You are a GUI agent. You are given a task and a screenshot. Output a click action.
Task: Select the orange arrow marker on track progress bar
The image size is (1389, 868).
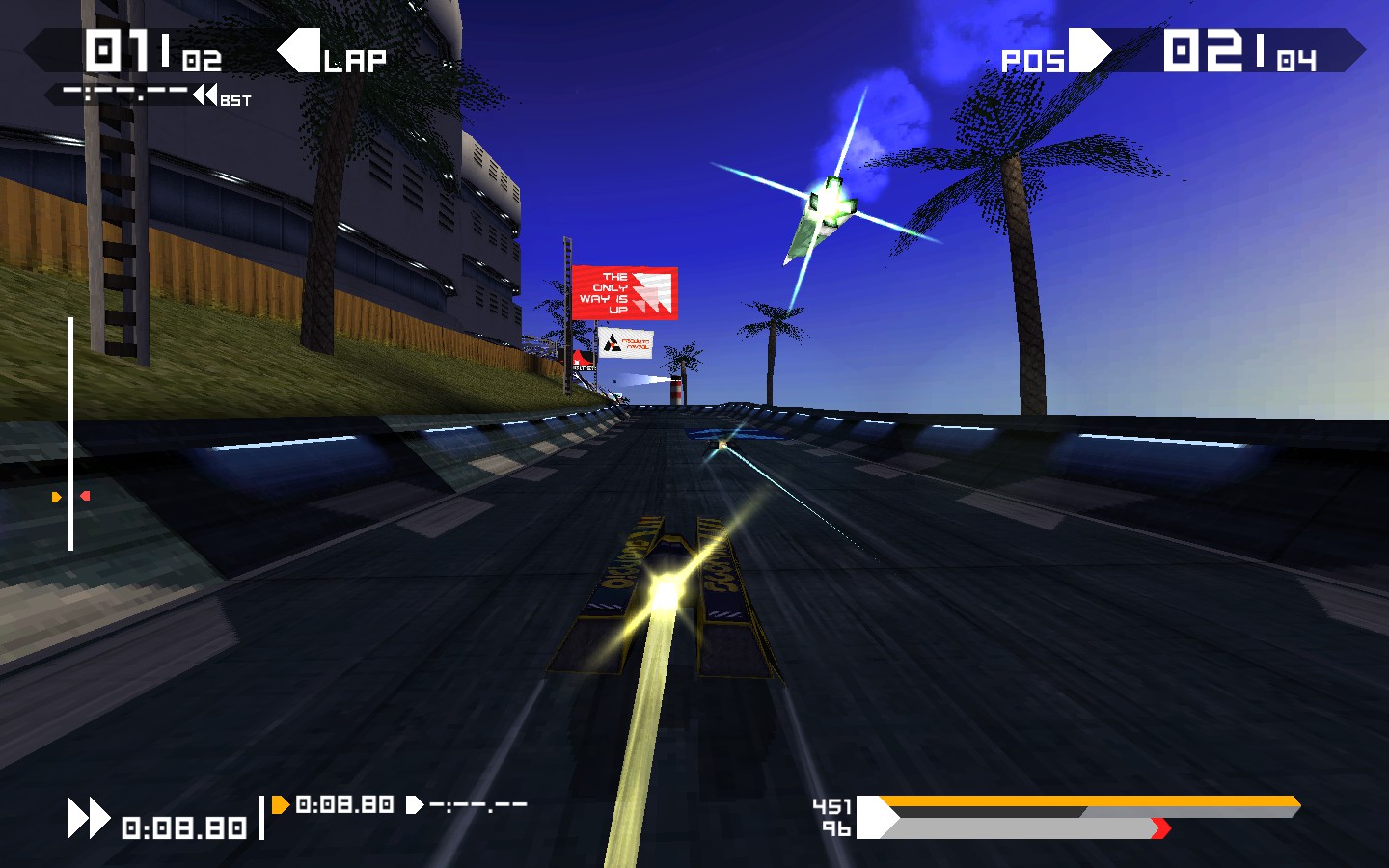[56, 498]
